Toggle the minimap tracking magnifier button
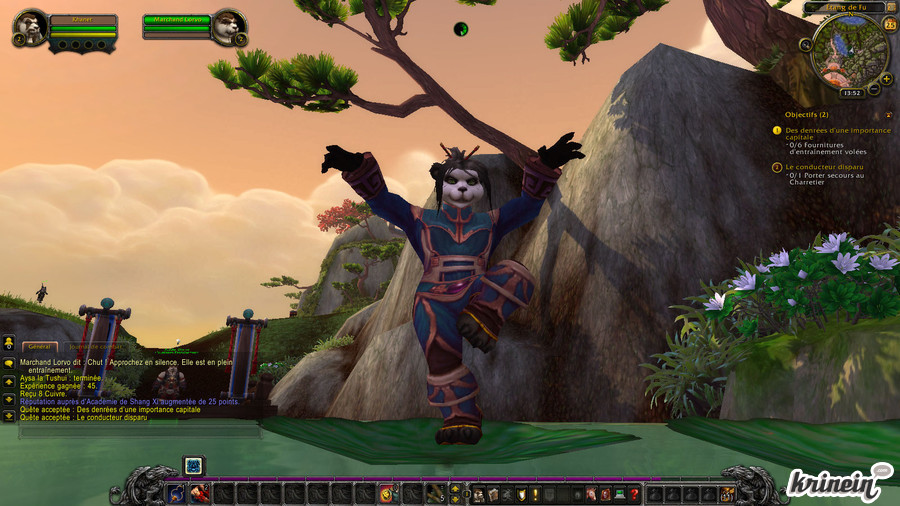The width and height of the screenshot is (900, 506). (x=806, y=45)
